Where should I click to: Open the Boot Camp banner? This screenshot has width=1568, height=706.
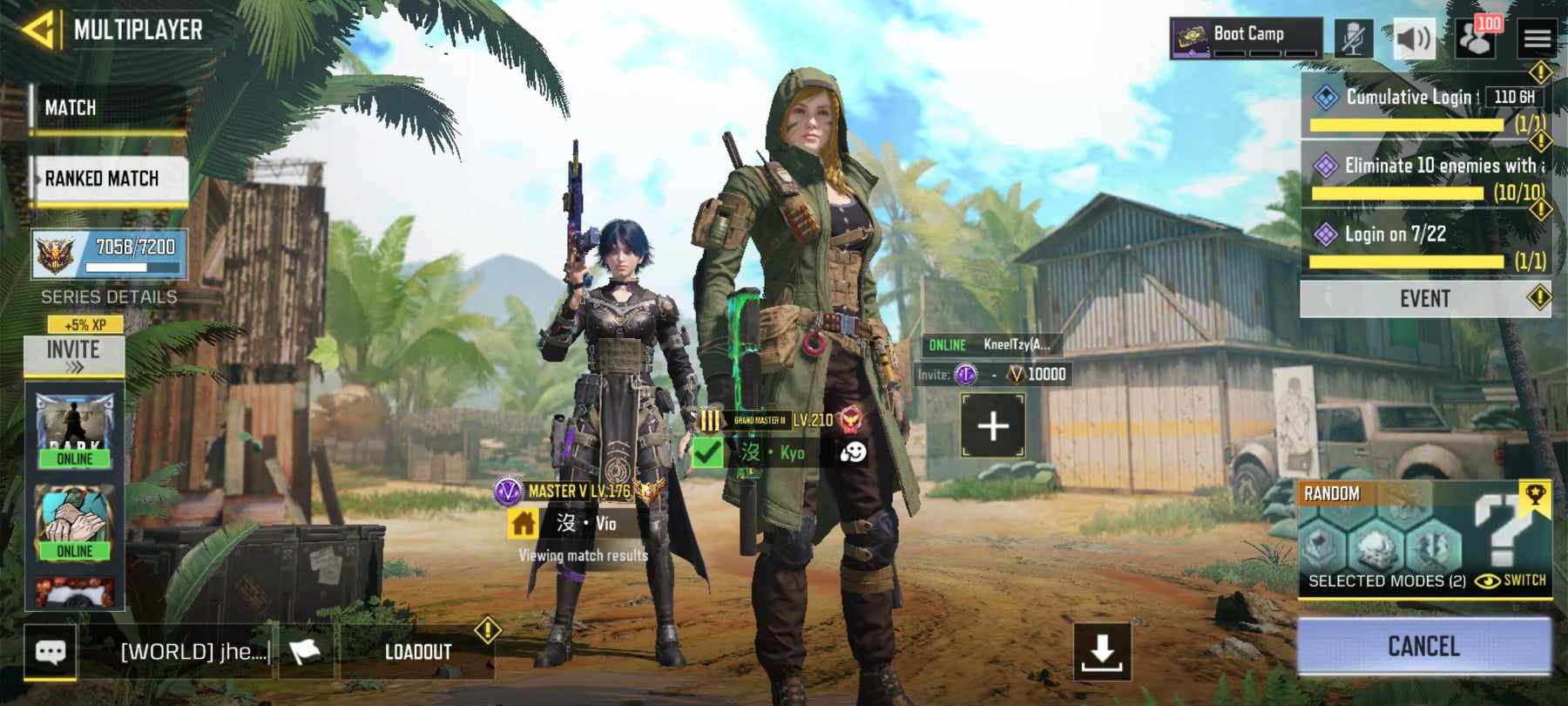click(1246, 37)
